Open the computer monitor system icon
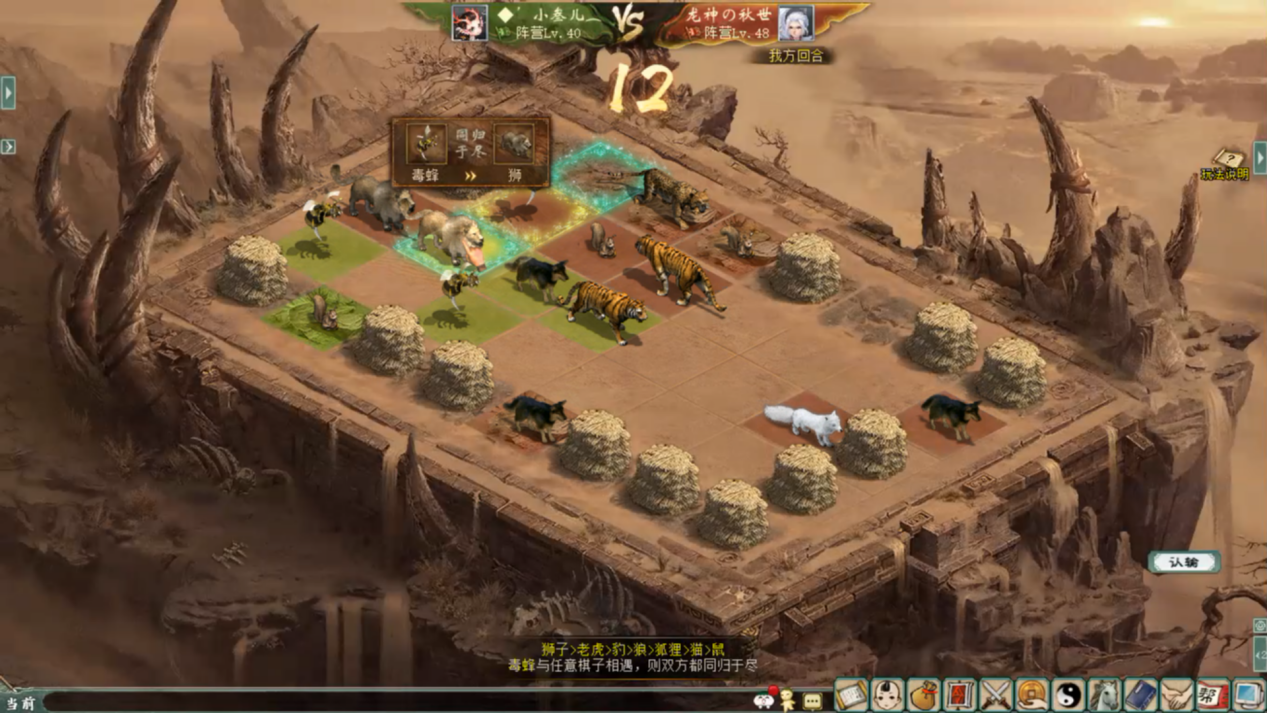This screenshot has width=1267, height=713. (1248, 694)
